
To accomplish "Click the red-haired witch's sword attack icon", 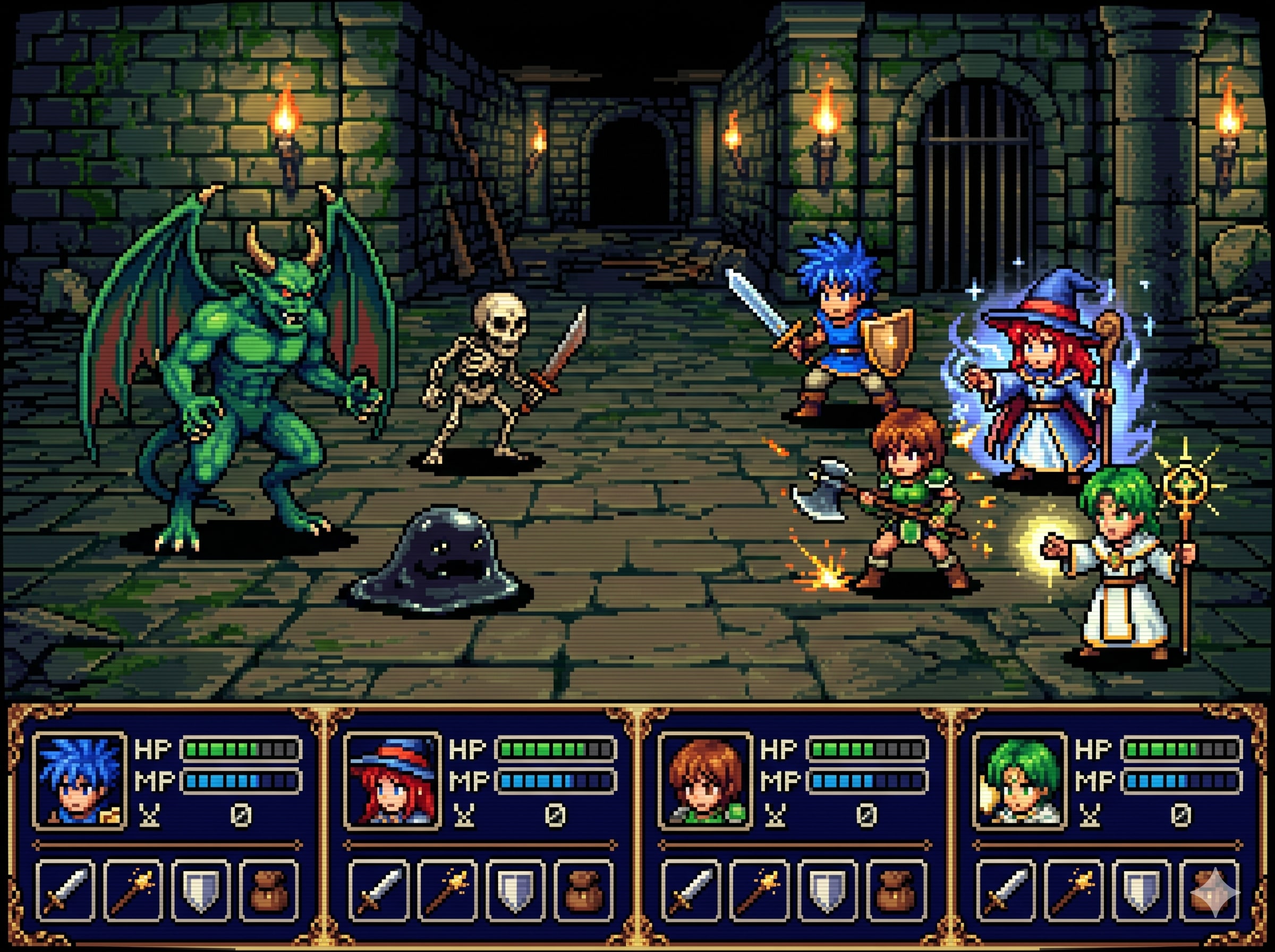I will [x=378, y=890].
